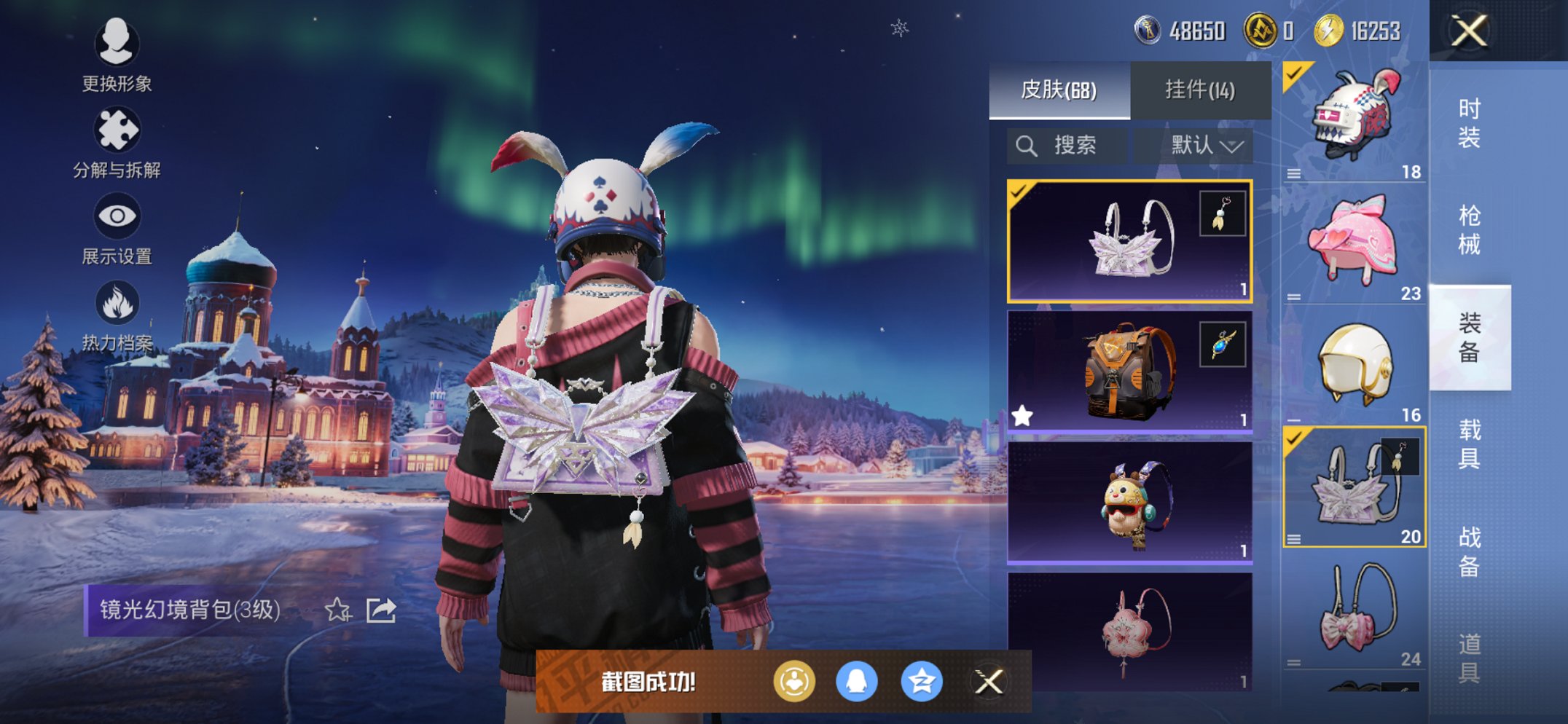Viewport: 1568px width, 724px height.
Task: Open the 更换形象 character change panel
Action: point(117,45)
